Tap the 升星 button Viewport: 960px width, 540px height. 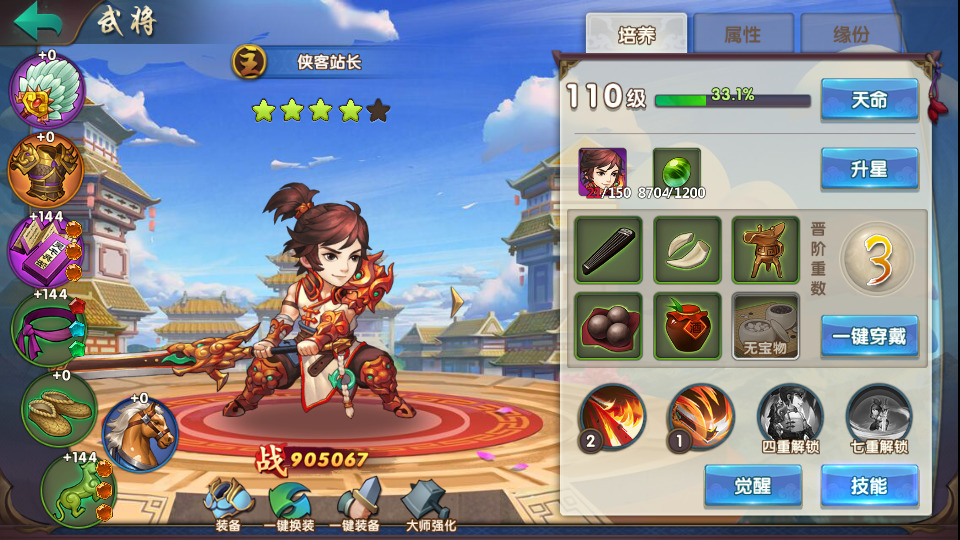[869, 169]
